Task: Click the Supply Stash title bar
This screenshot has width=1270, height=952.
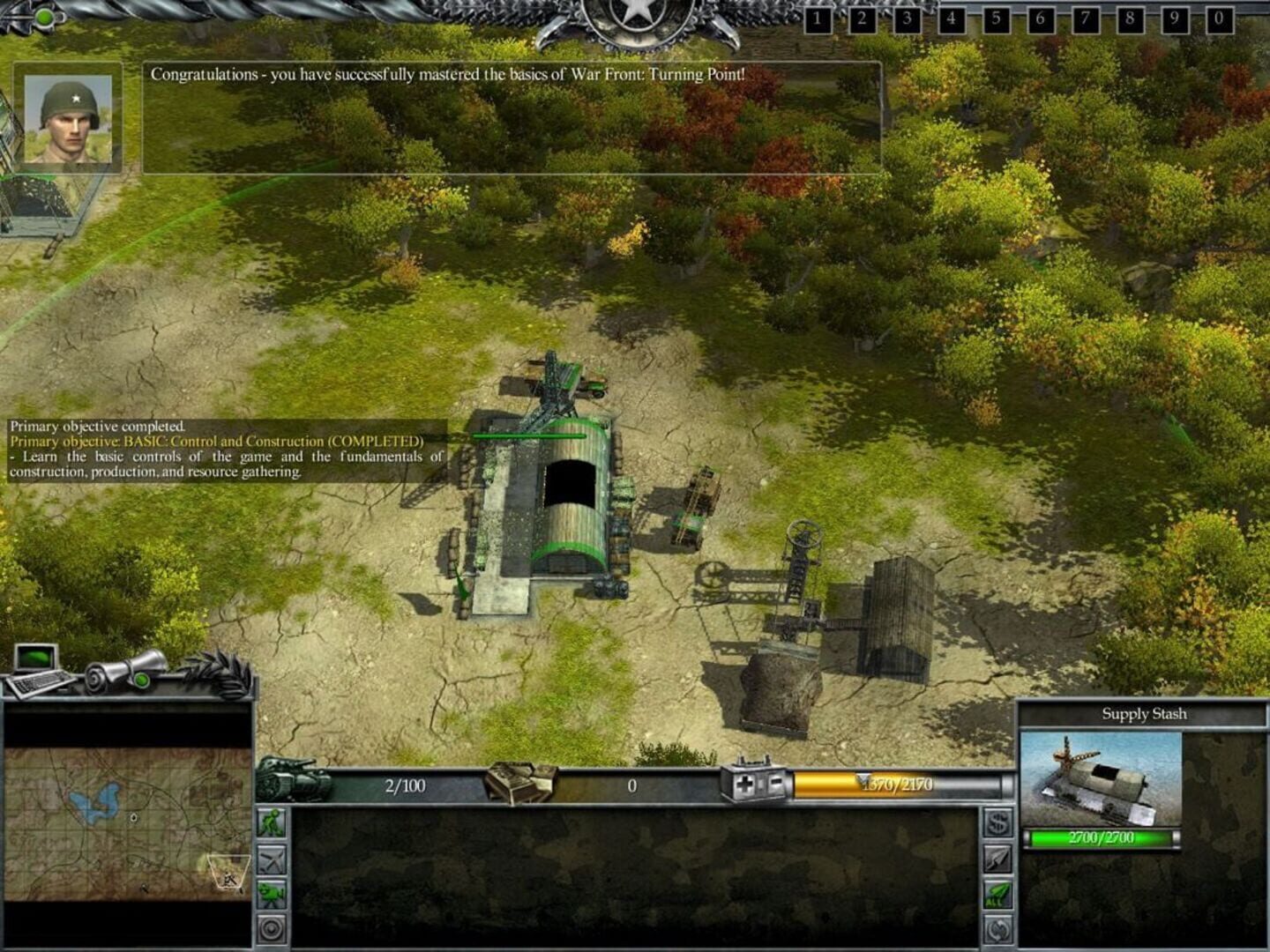Action: click(x=1147, y=714)
